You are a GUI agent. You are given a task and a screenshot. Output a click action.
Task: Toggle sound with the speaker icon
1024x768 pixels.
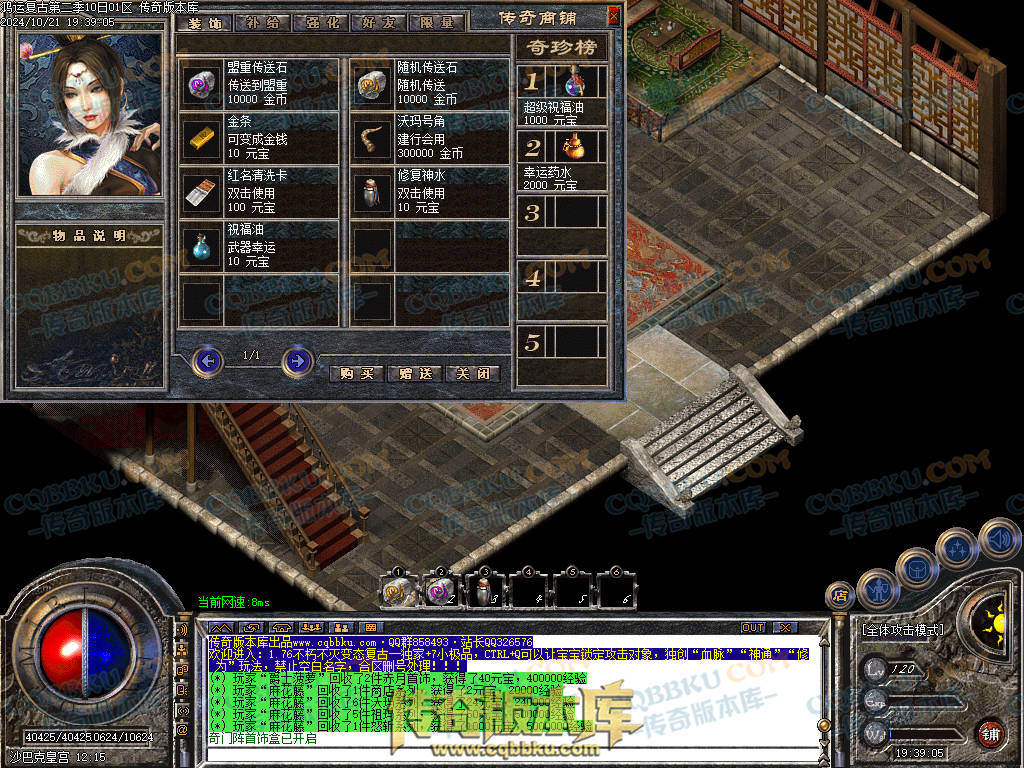pyautogui.click(x=999, y=540)
